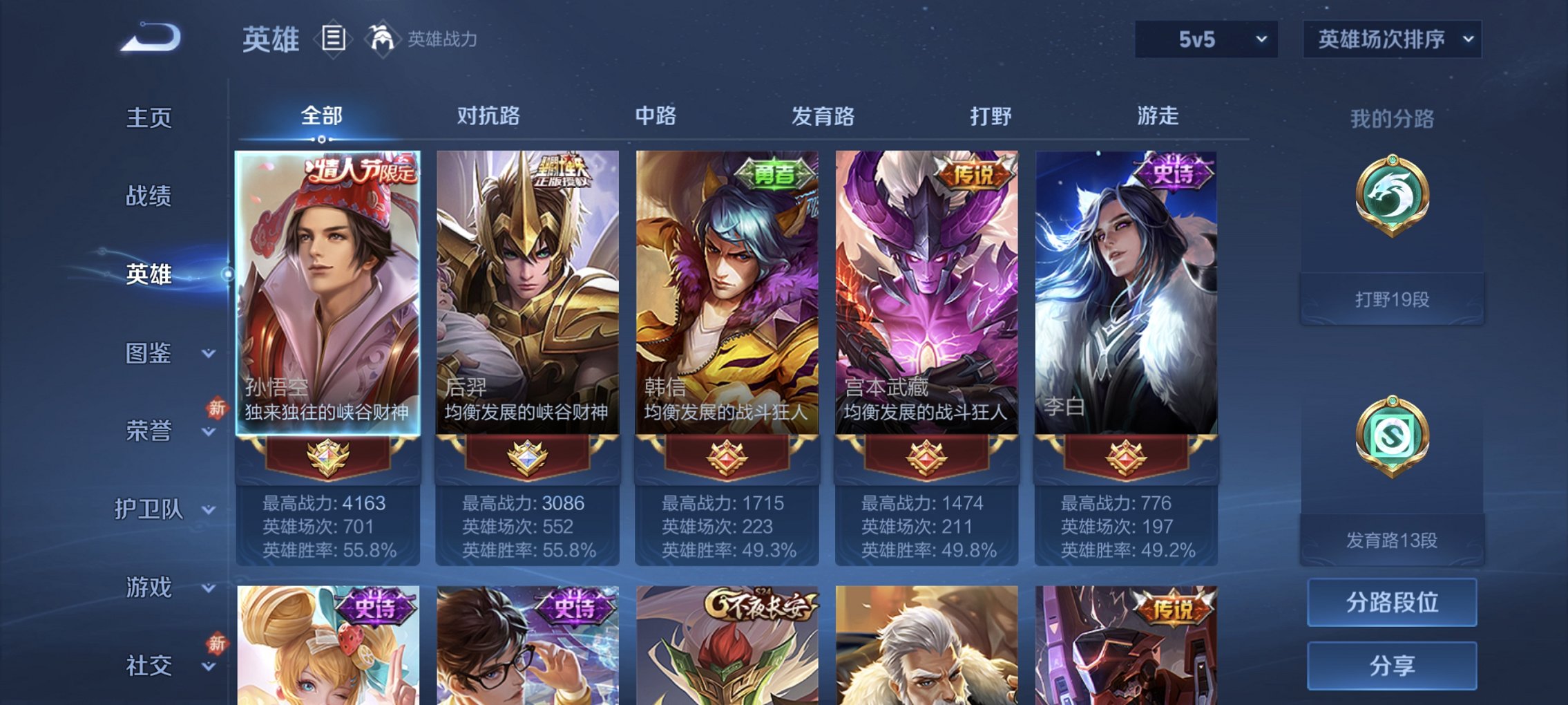Click the list icon beside 英雄 title
The image size is (1568, 705).
[332, 38]
